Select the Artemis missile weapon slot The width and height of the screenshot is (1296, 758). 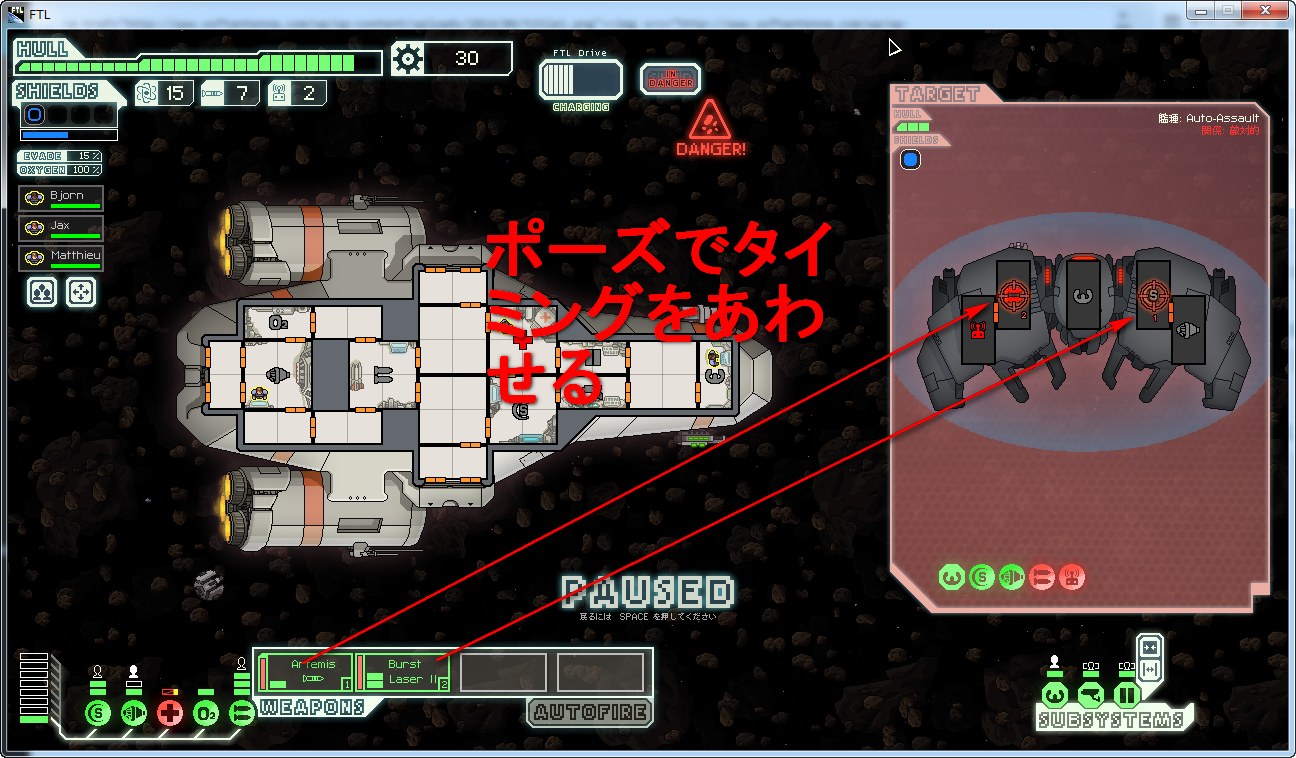pos(305,672)
